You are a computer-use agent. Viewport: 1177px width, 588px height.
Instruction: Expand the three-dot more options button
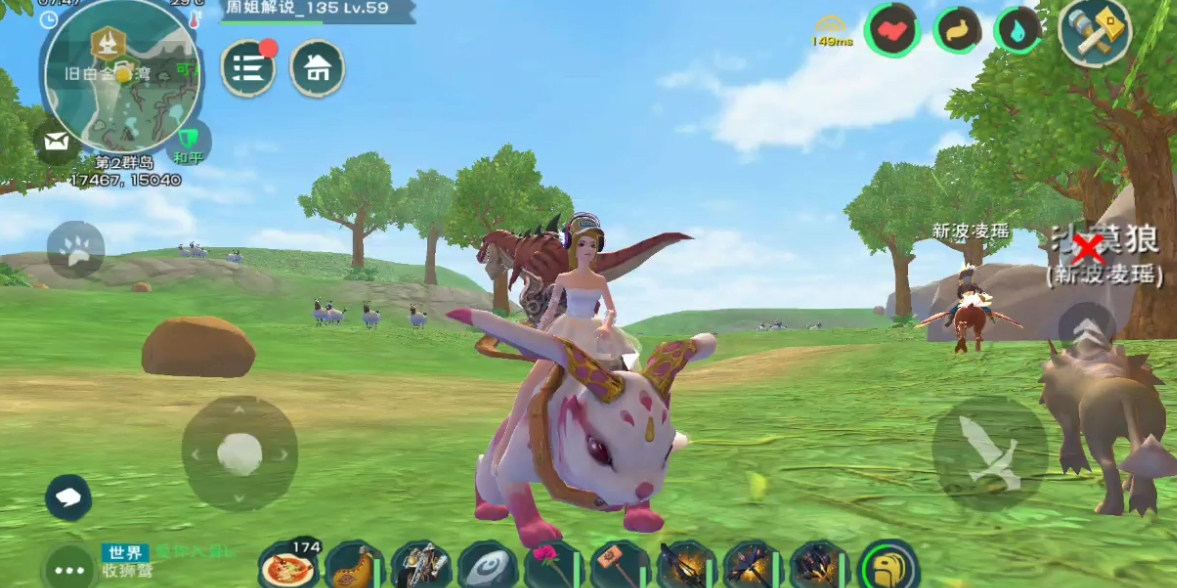(69, 569)
